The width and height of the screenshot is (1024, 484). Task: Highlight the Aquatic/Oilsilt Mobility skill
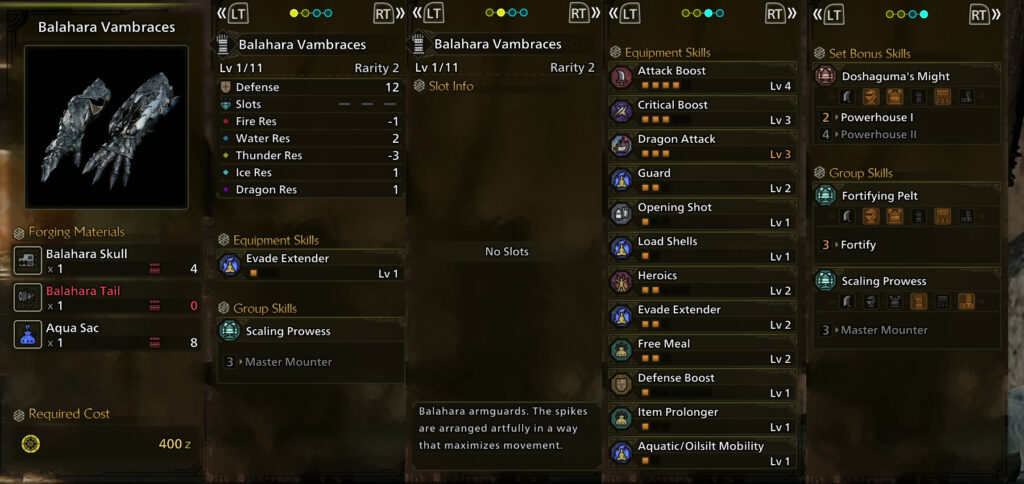click(x=703, y=453)
